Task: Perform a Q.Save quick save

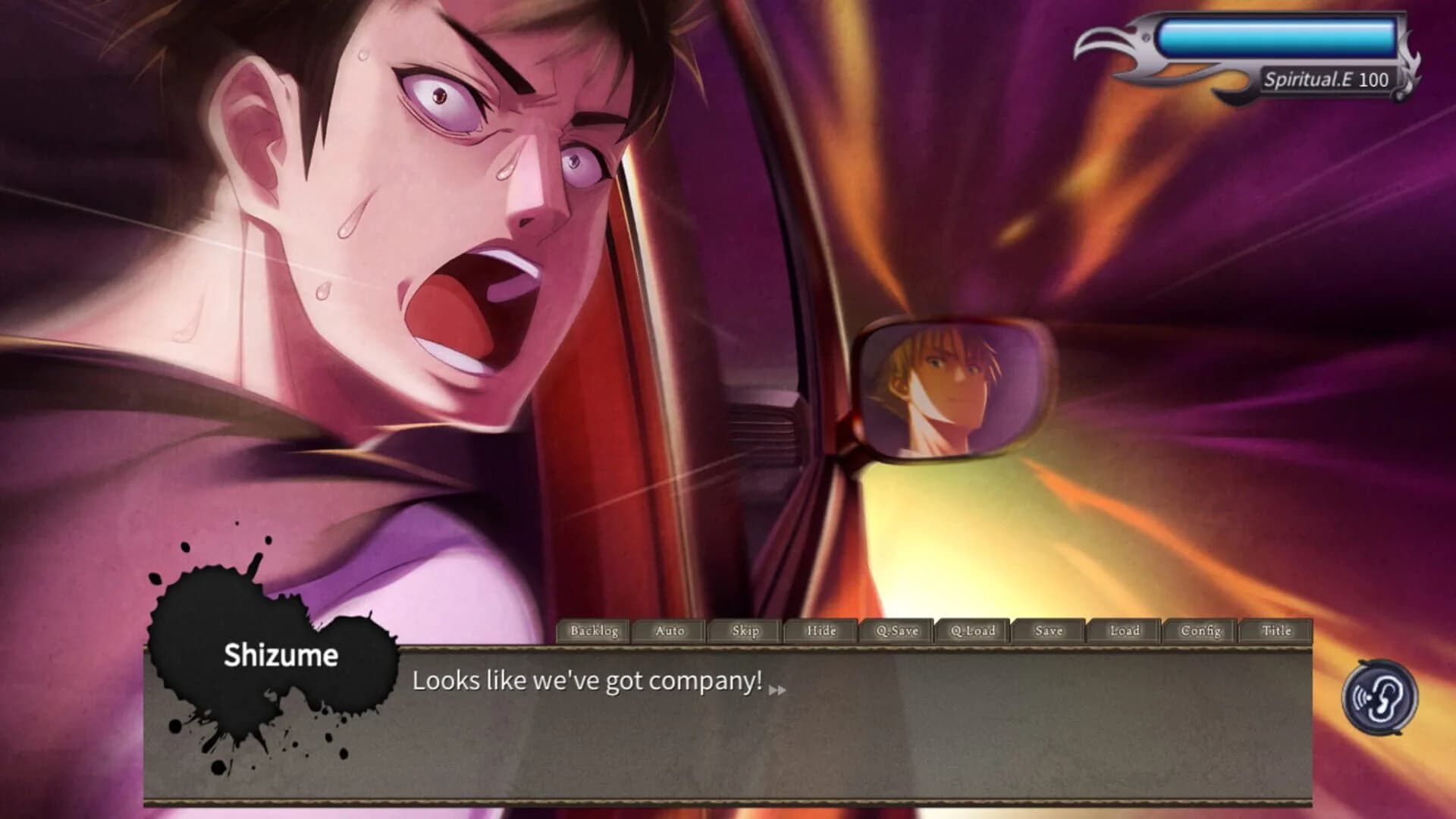Action: tap(895, 630)
